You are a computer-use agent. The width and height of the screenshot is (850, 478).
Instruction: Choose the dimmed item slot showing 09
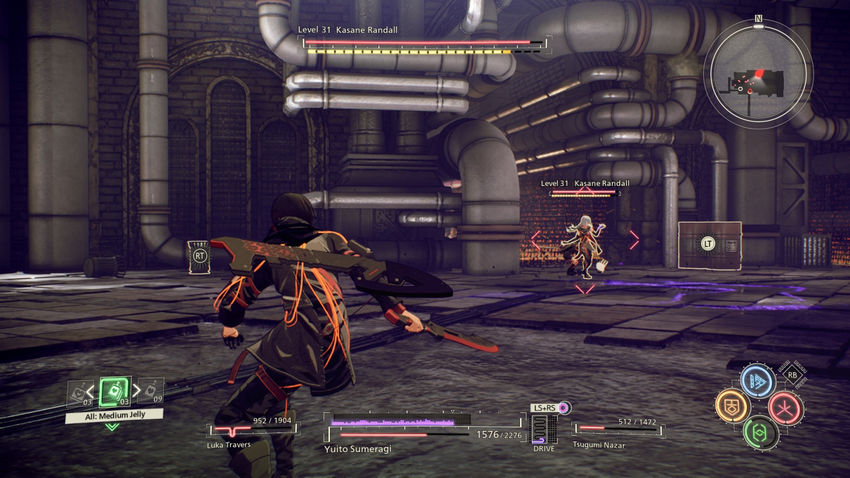tap(153, 390)
